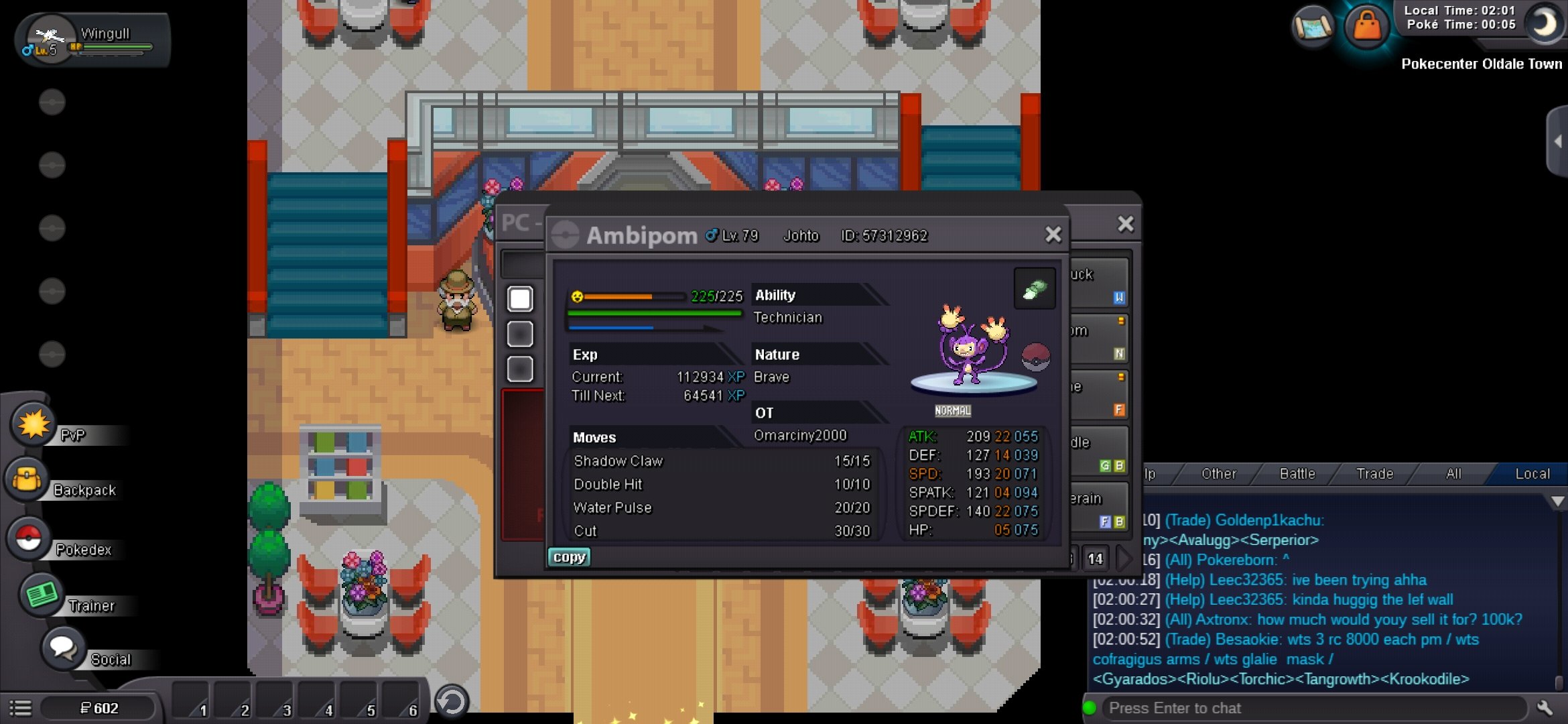Open the Other chat tab
The height and width of the screenshot is (724, 1568).
point(1218,474)
